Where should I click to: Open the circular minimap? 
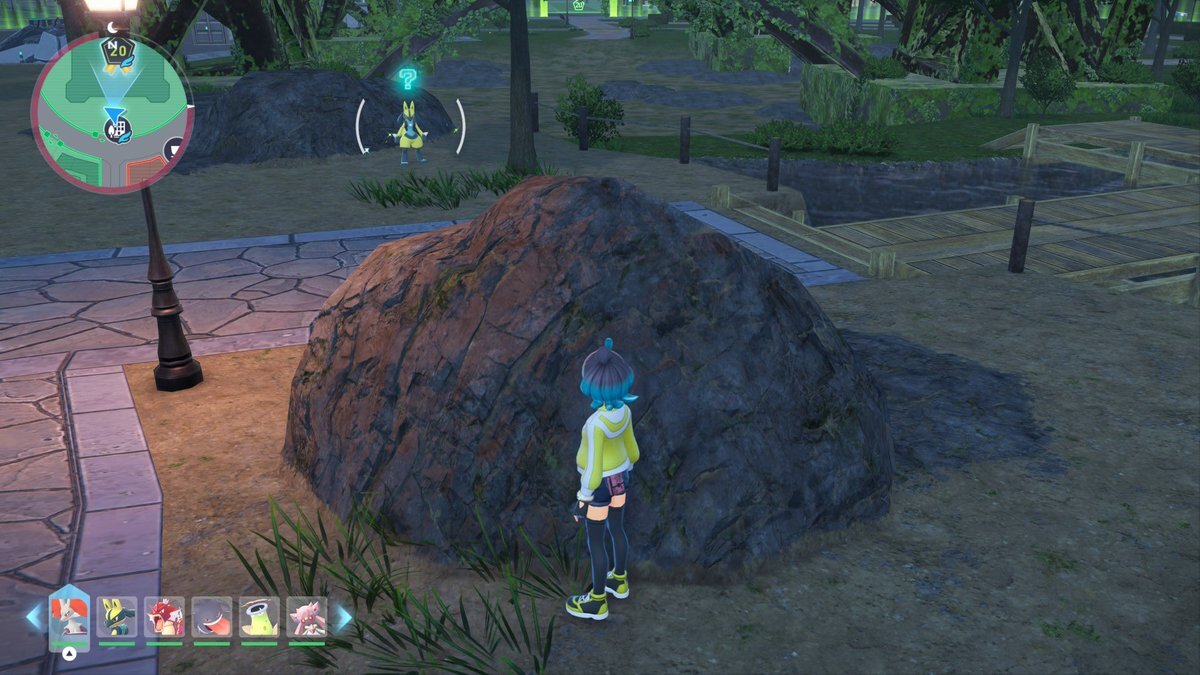click(x=110, y=112)
